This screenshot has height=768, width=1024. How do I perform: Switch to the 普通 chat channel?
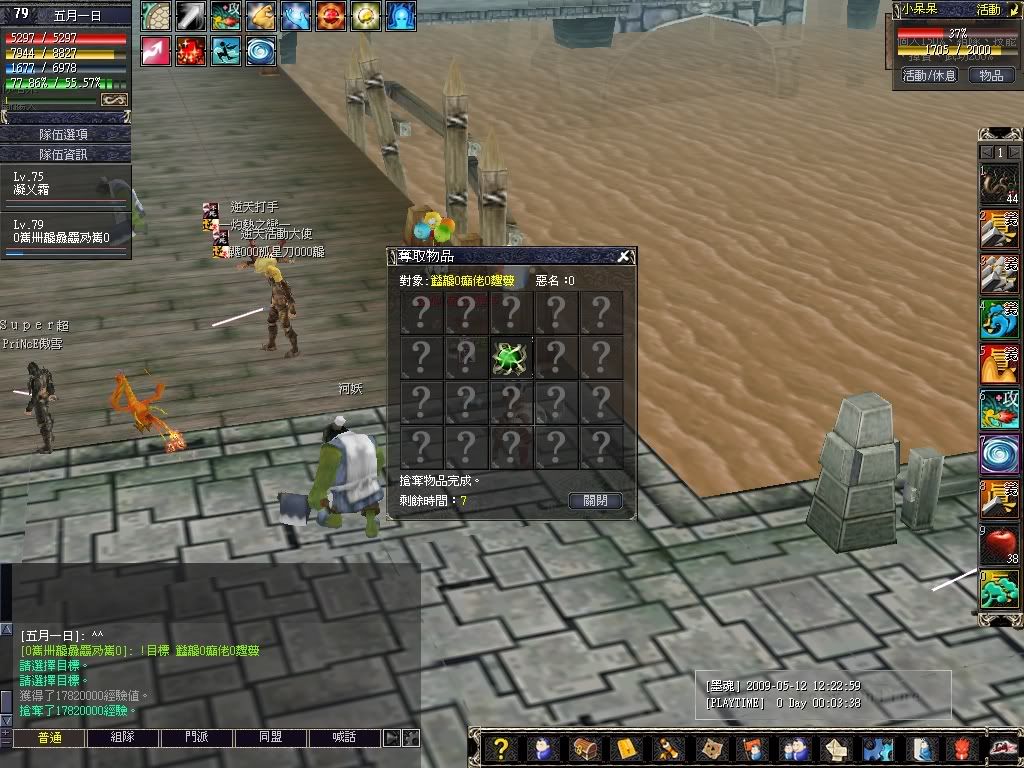coord(49,738)
